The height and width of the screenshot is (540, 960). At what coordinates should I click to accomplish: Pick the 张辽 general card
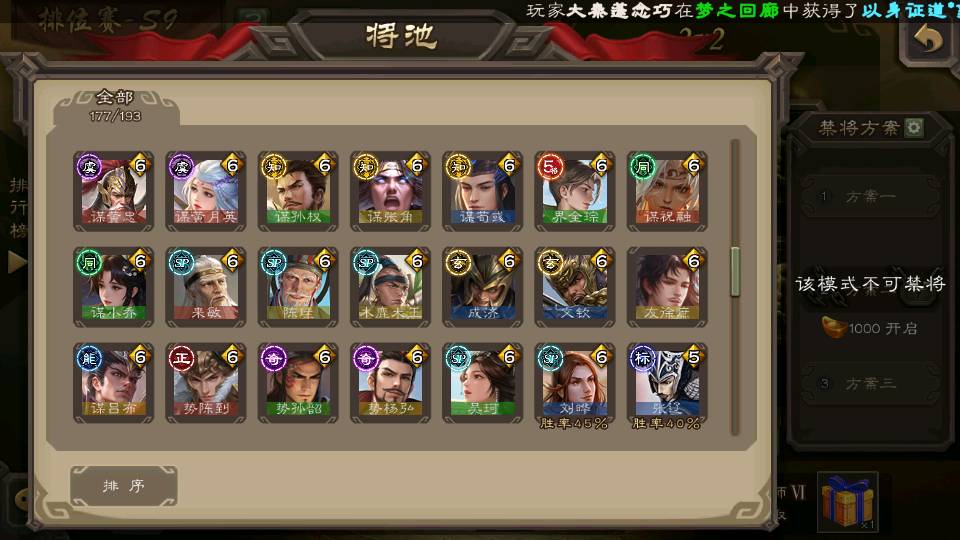tap(666, 382)
